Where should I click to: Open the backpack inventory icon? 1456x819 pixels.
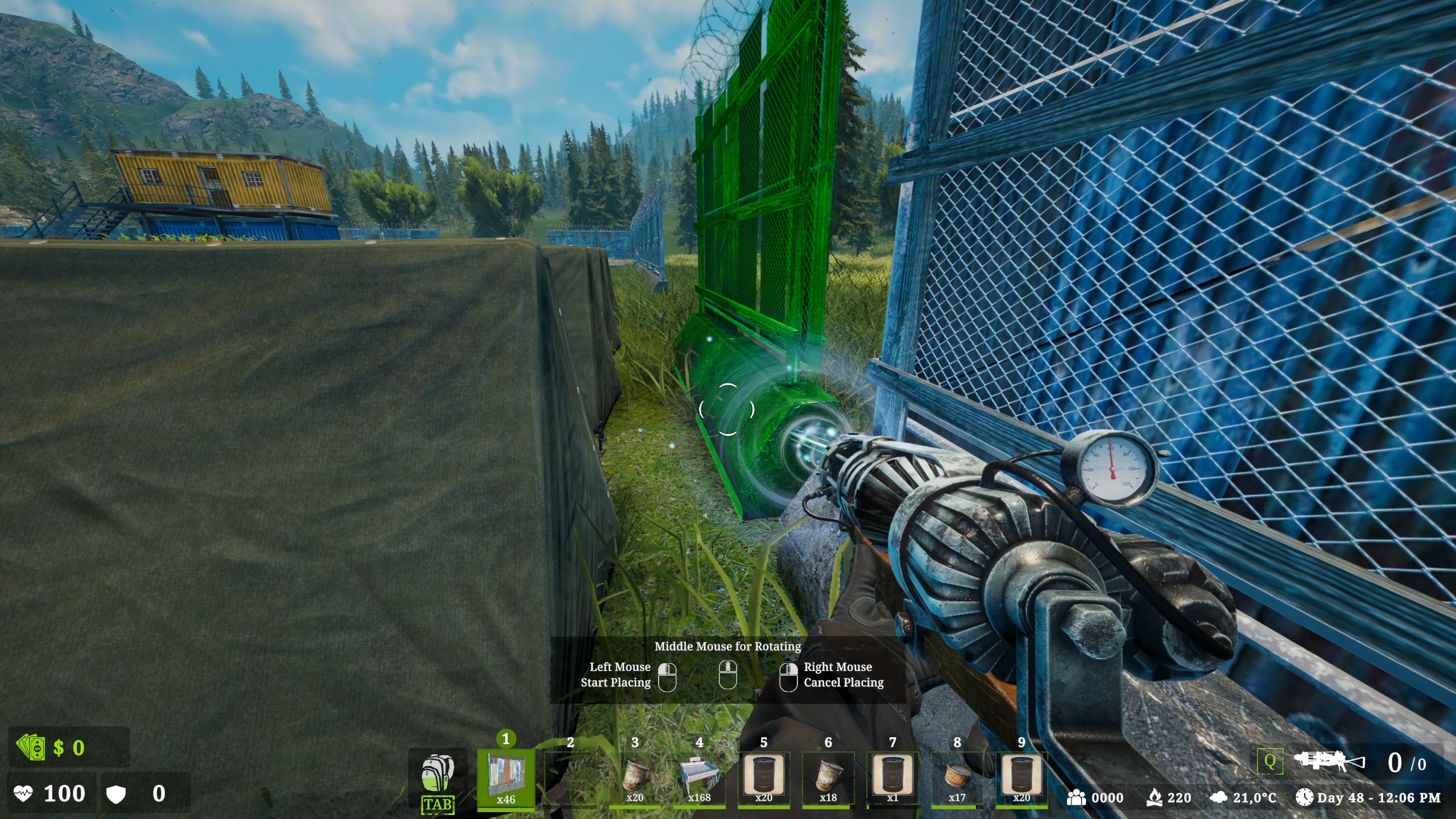[x=437, y=775]
